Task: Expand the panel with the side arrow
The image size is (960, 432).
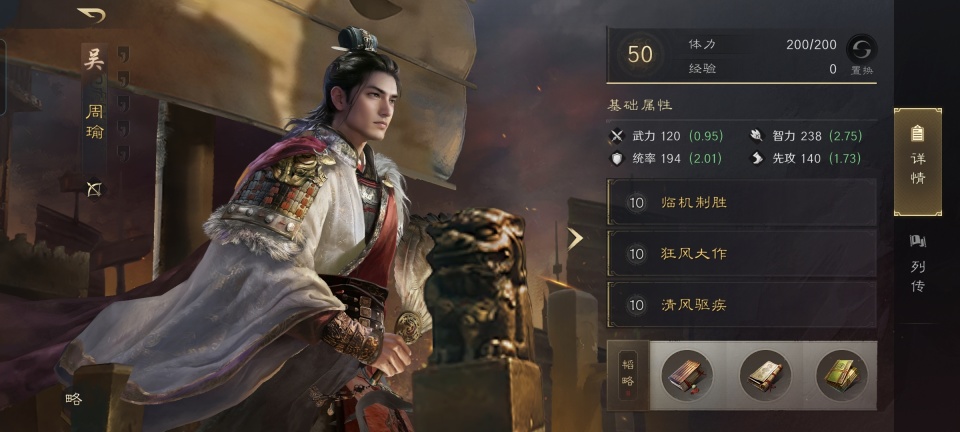Action: point(575,238)
